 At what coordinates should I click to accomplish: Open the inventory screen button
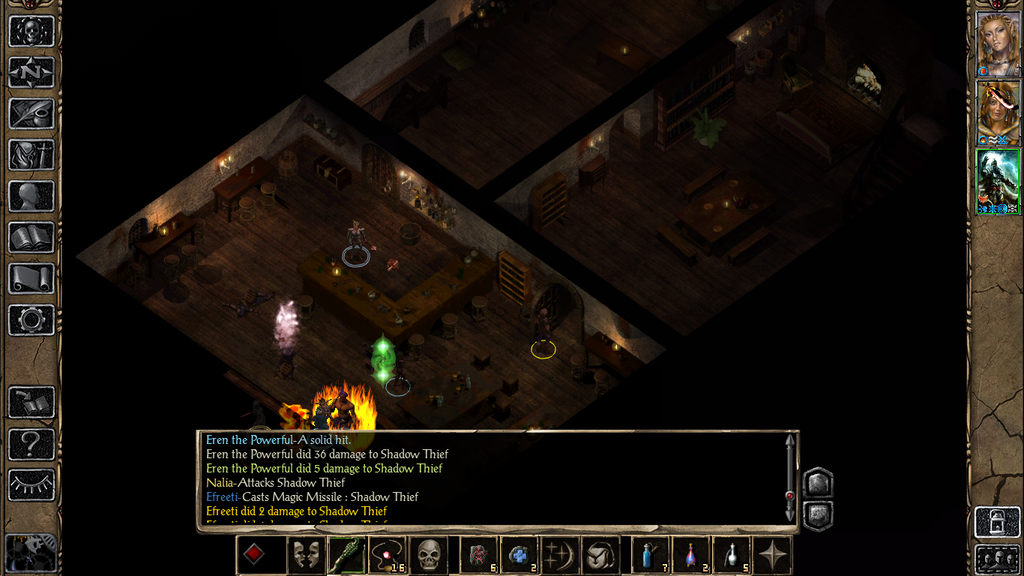[31, 155]
